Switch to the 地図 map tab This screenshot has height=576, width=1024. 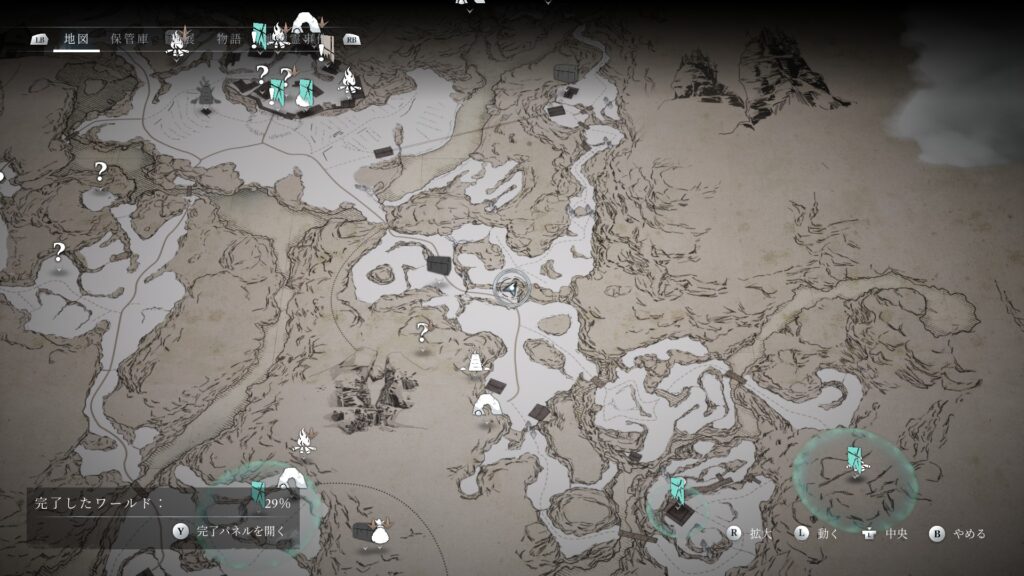tap(76, 40)
